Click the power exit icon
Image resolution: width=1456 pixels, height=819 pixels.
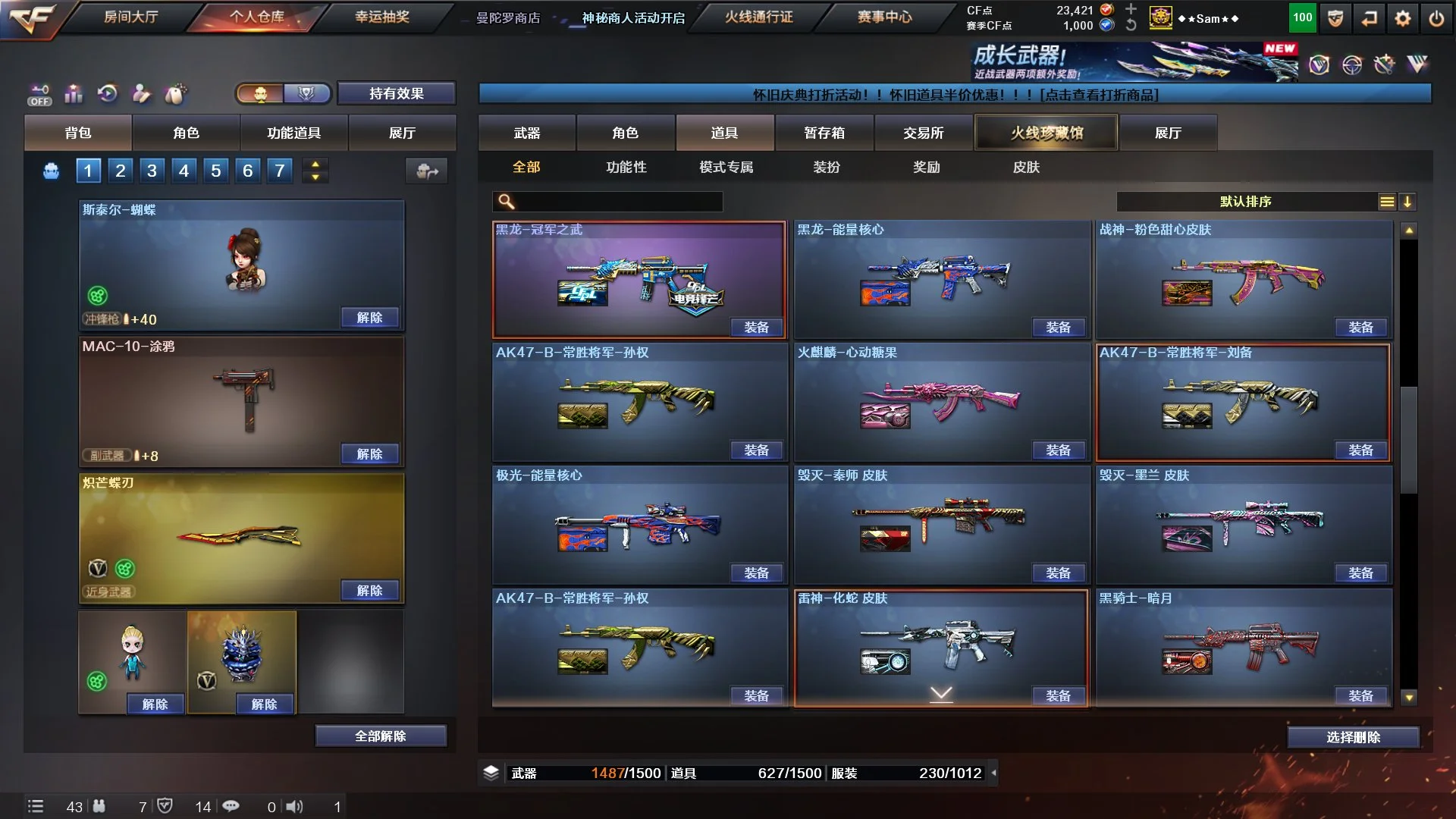pyautogui.click(x=1436, y=19)
